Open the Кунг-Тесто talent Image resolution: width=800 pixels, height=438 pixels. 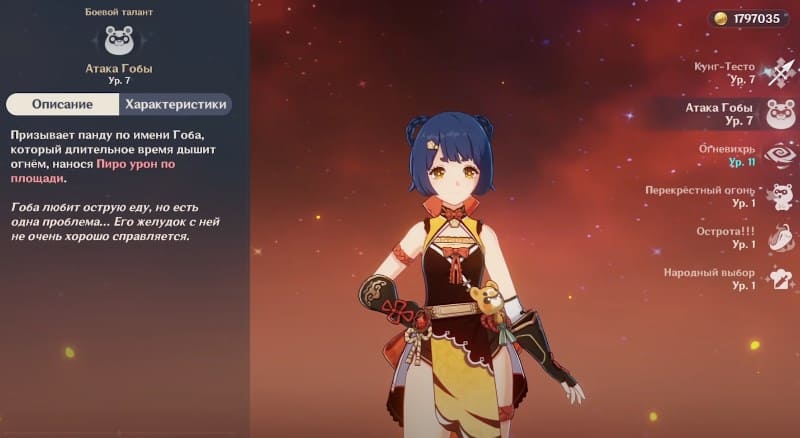[x=779, y=72]
